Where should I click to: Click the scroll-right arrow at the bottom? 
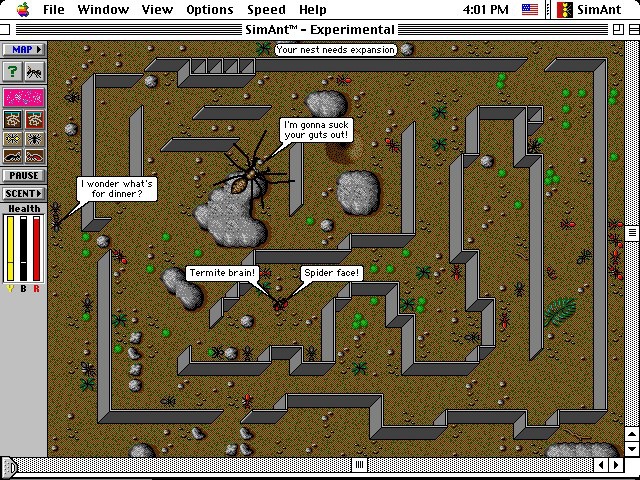(x=617, y=466)
